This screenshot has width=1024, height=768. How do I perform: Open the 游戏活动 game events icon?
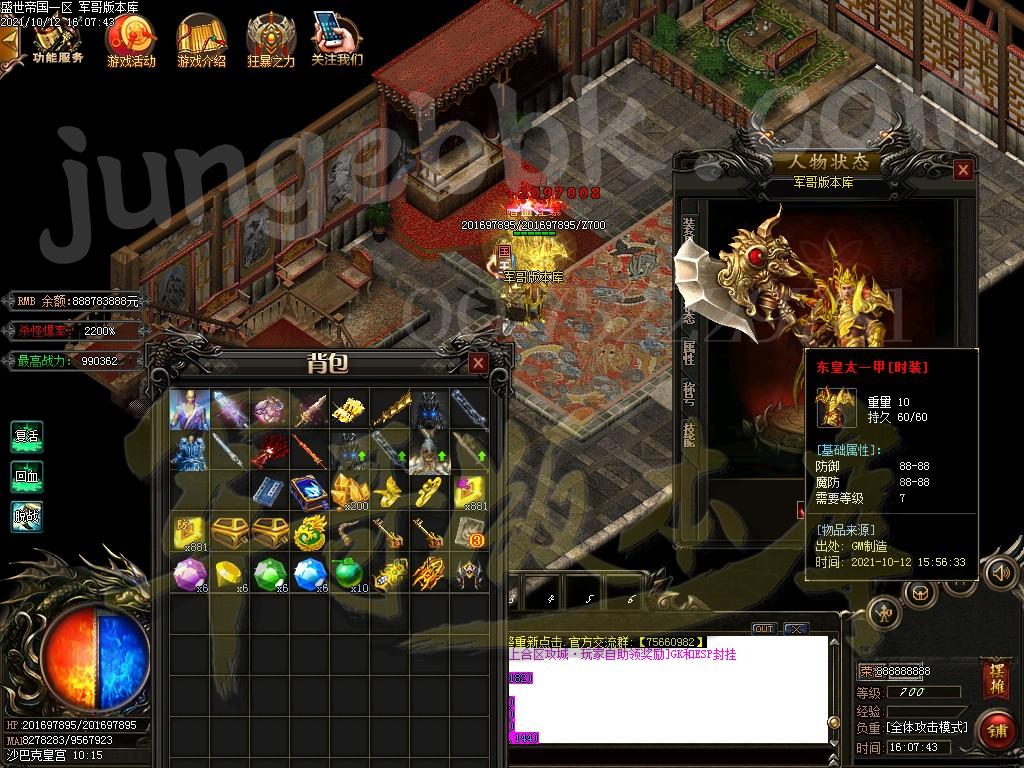click(131, 40)
